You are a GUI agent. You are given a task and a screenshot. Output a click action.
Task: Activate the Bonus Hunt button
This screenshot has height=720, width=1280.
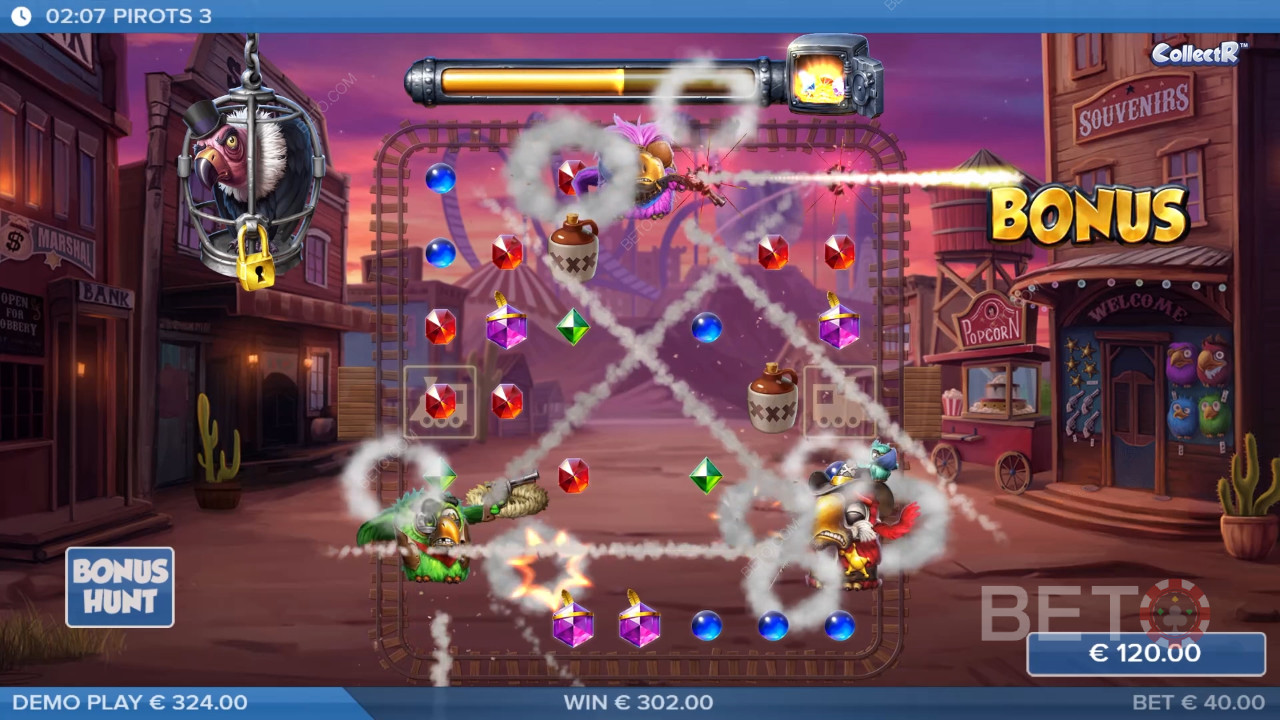(120, 587)
